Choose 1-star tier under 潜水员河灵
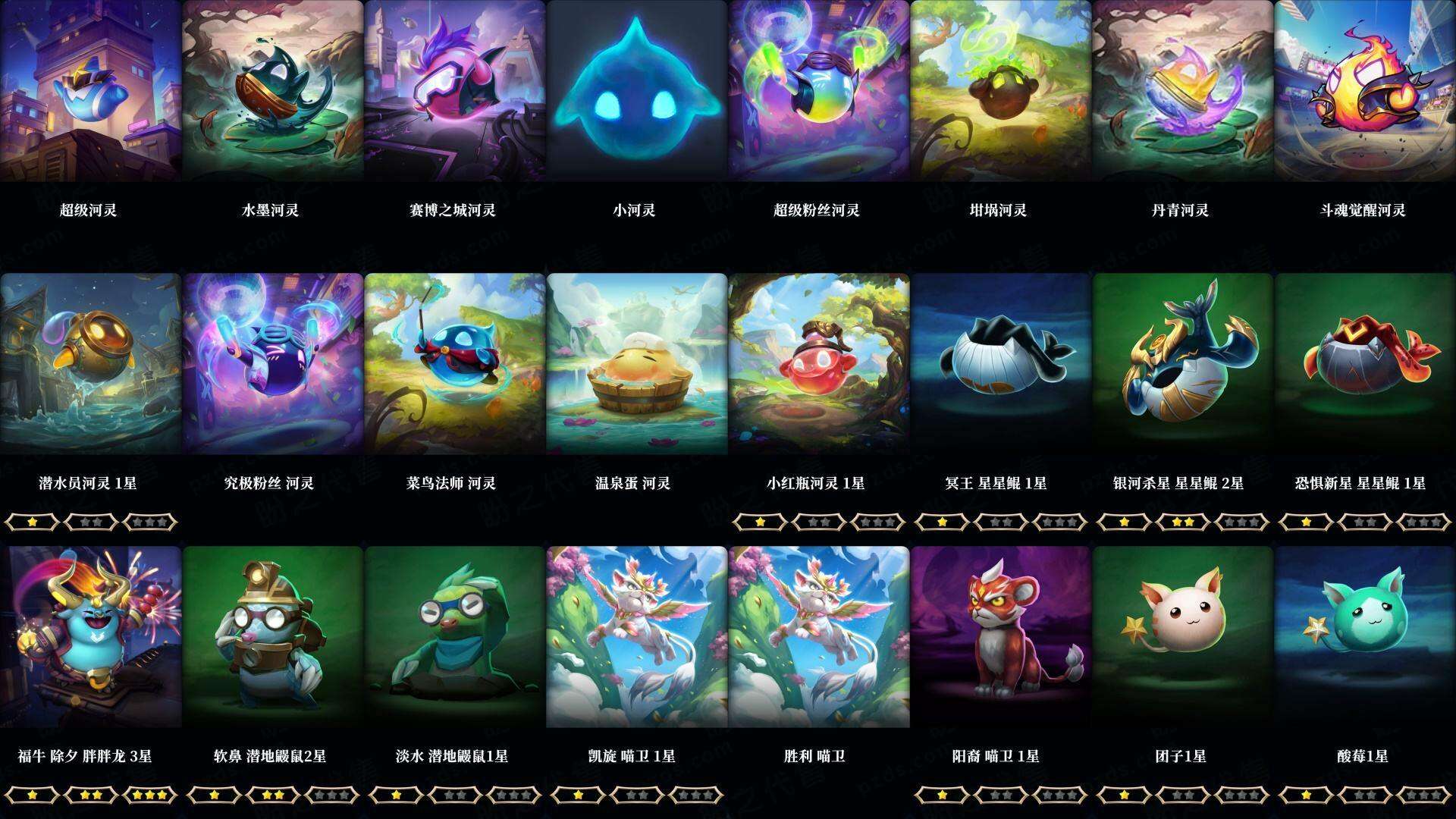 pos(32,522)
